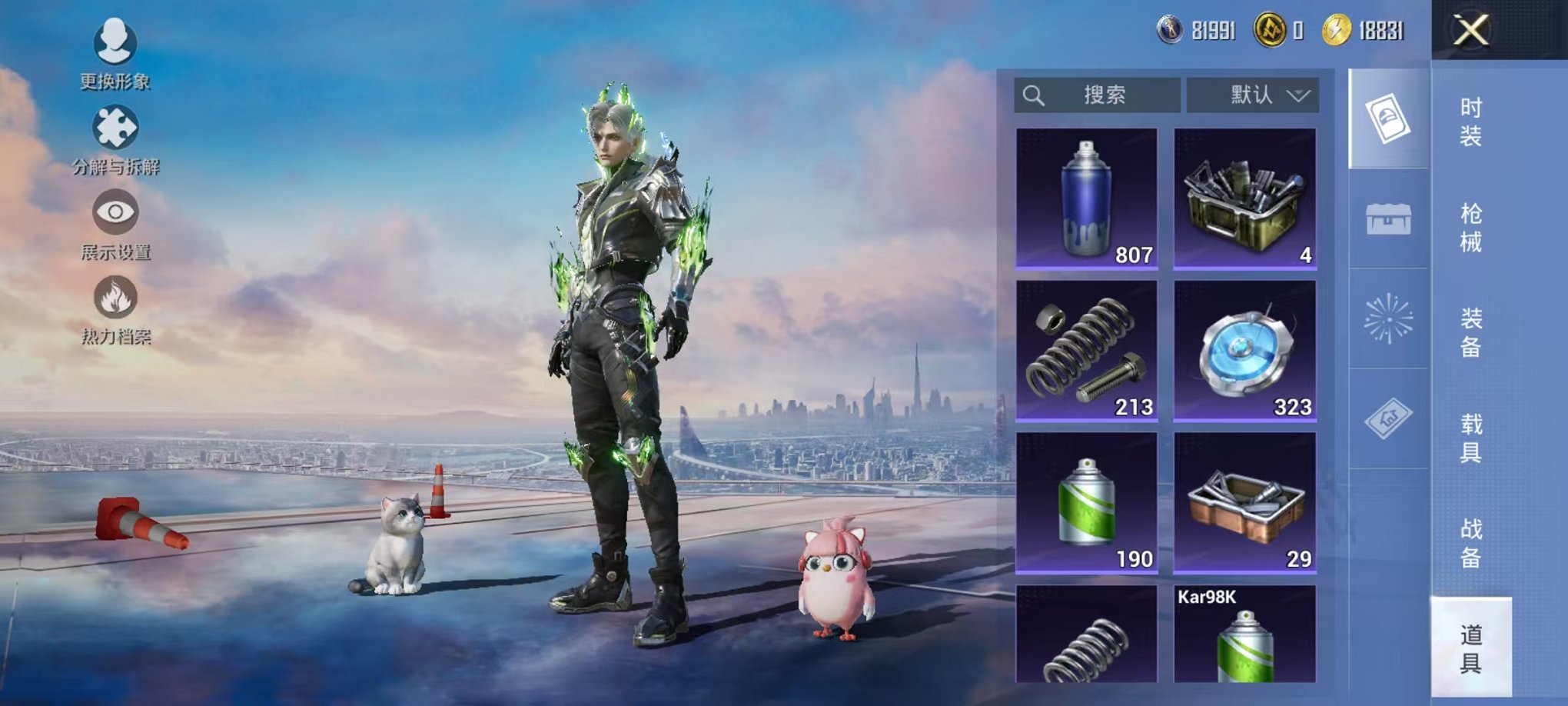
Task: Select the green tool crate with 4
Action: 1244,198
